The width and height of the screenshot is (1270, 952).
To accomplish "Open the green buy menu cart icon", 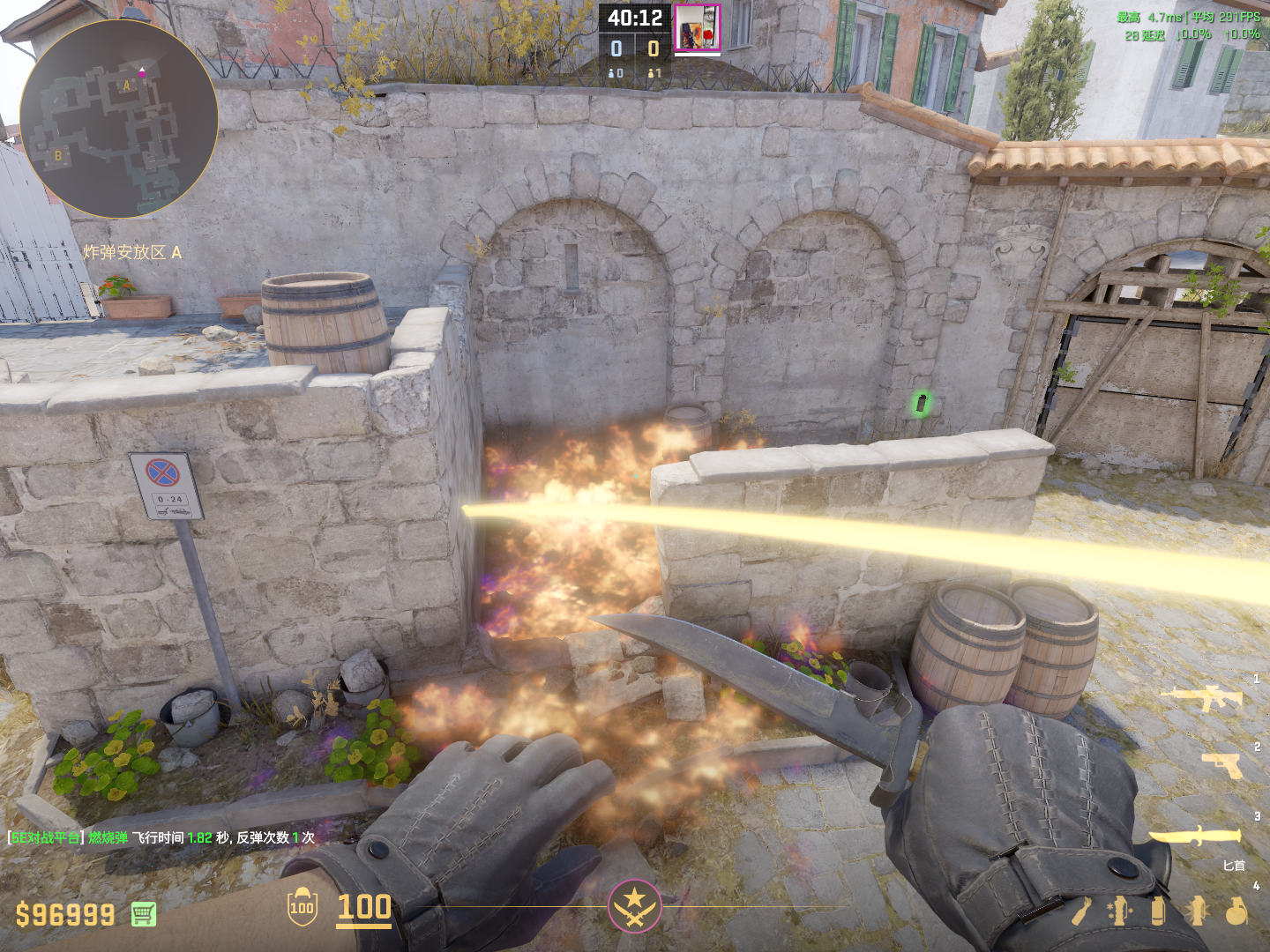I will coord(144,914).
